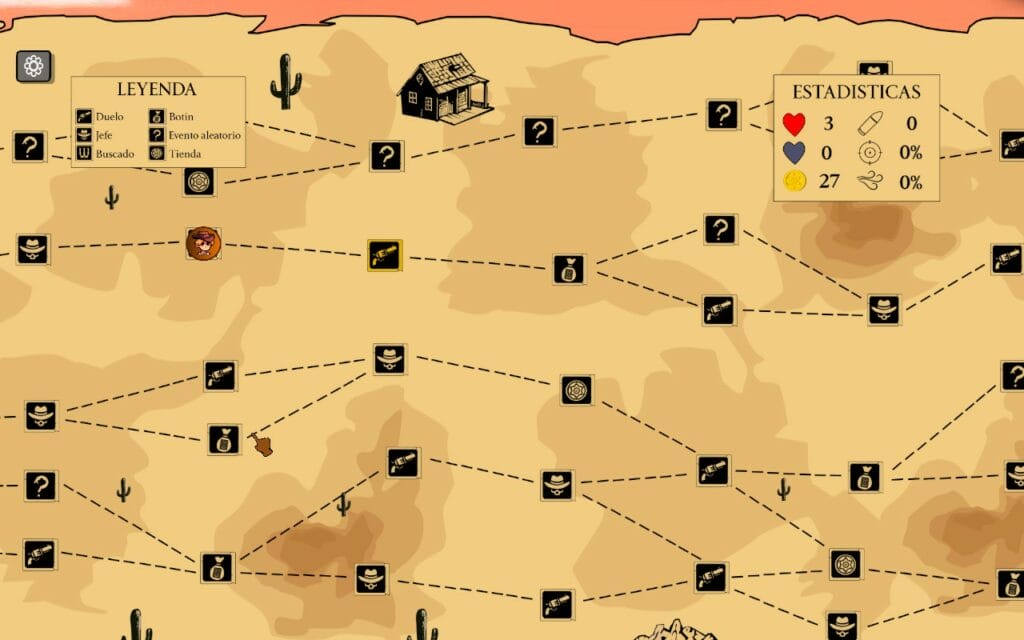Choose the question mark node left of the legend
This screenshot has height=640, width=1024.
coord(29,147)
